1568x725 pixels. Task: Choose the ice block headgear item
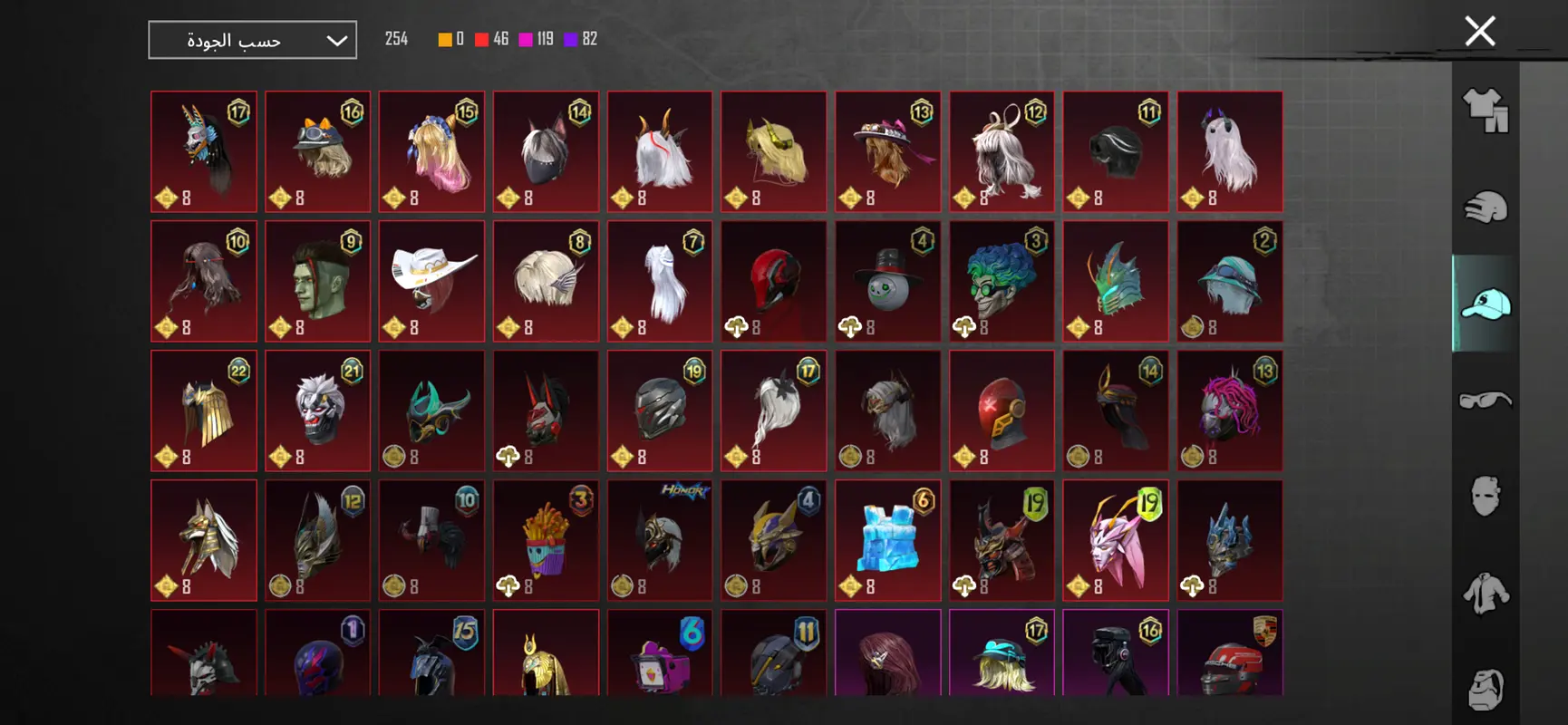pyautogui.click(x=887, y=540)
